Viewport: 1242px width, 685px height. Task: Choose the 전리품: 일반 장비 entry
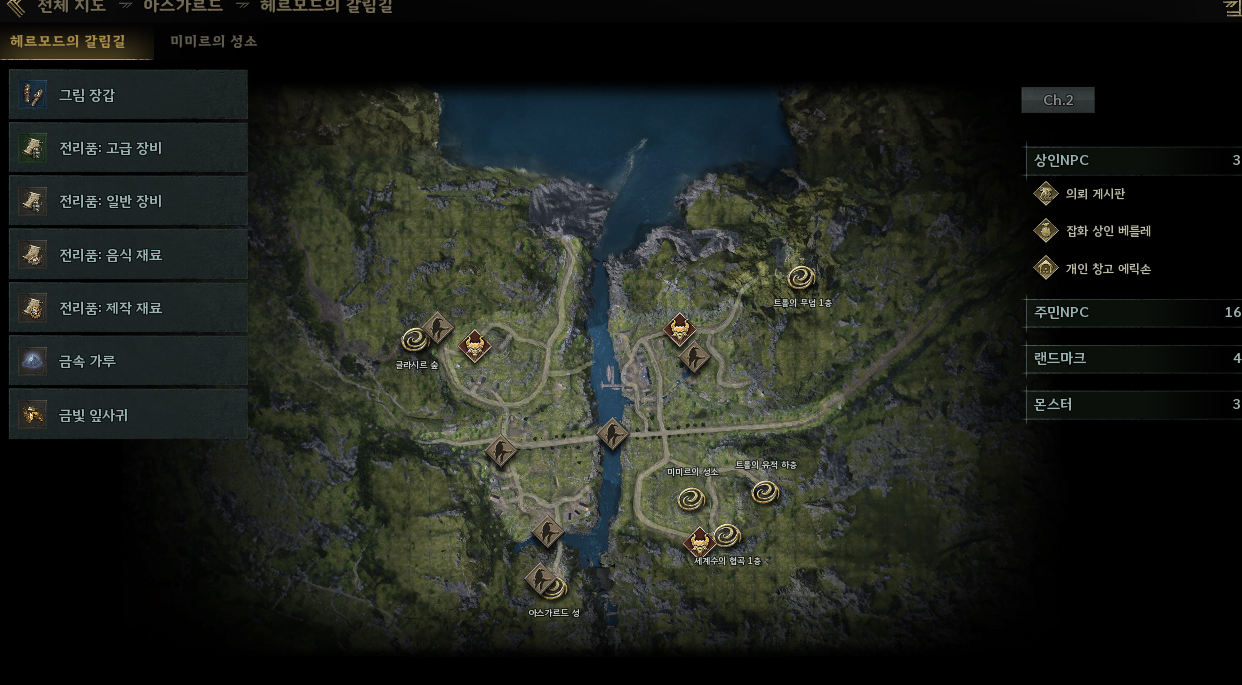coord(128,201)
